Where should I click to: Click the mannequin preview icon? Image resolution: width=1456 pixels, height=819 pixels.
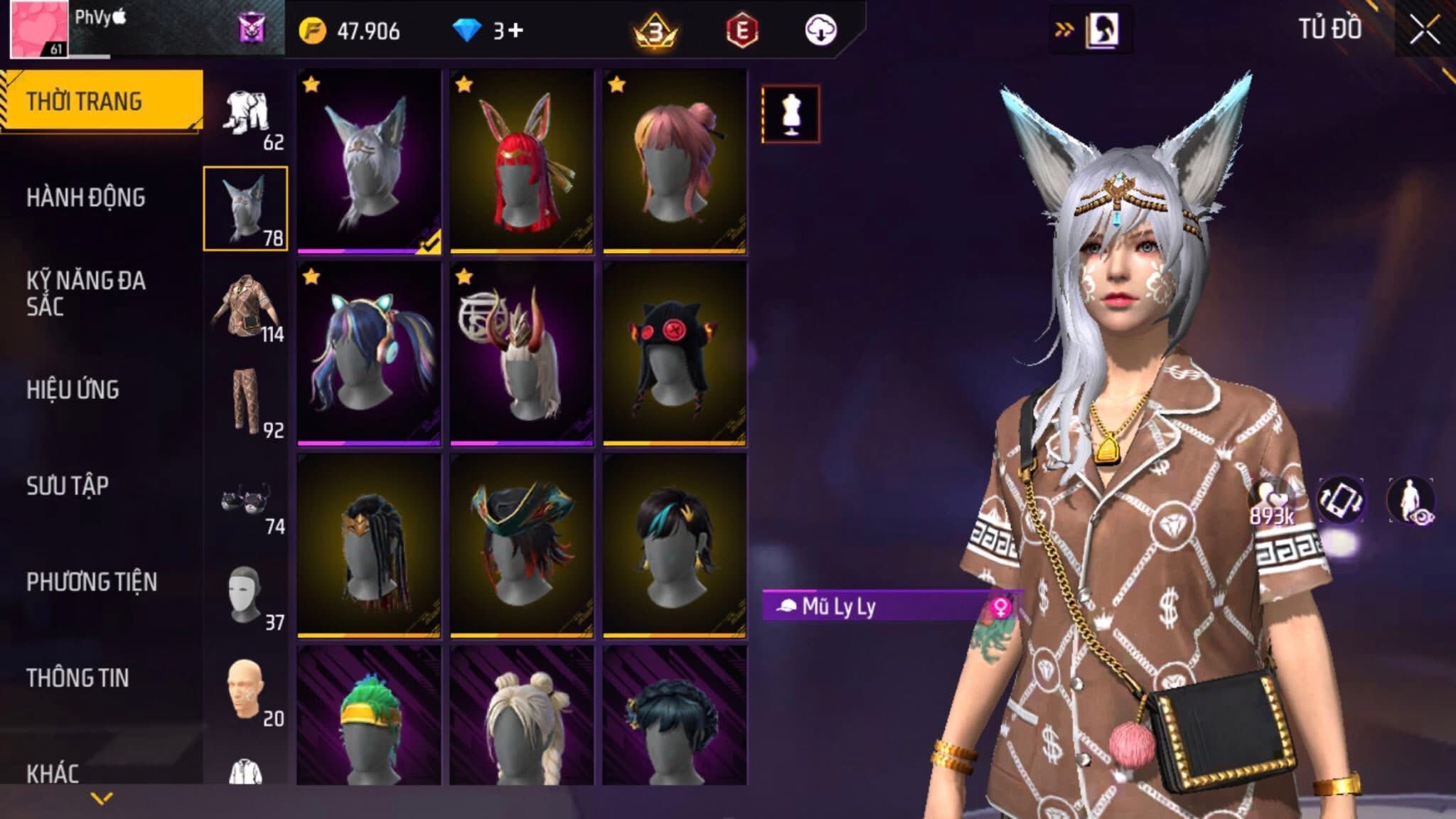click(791, 114)
